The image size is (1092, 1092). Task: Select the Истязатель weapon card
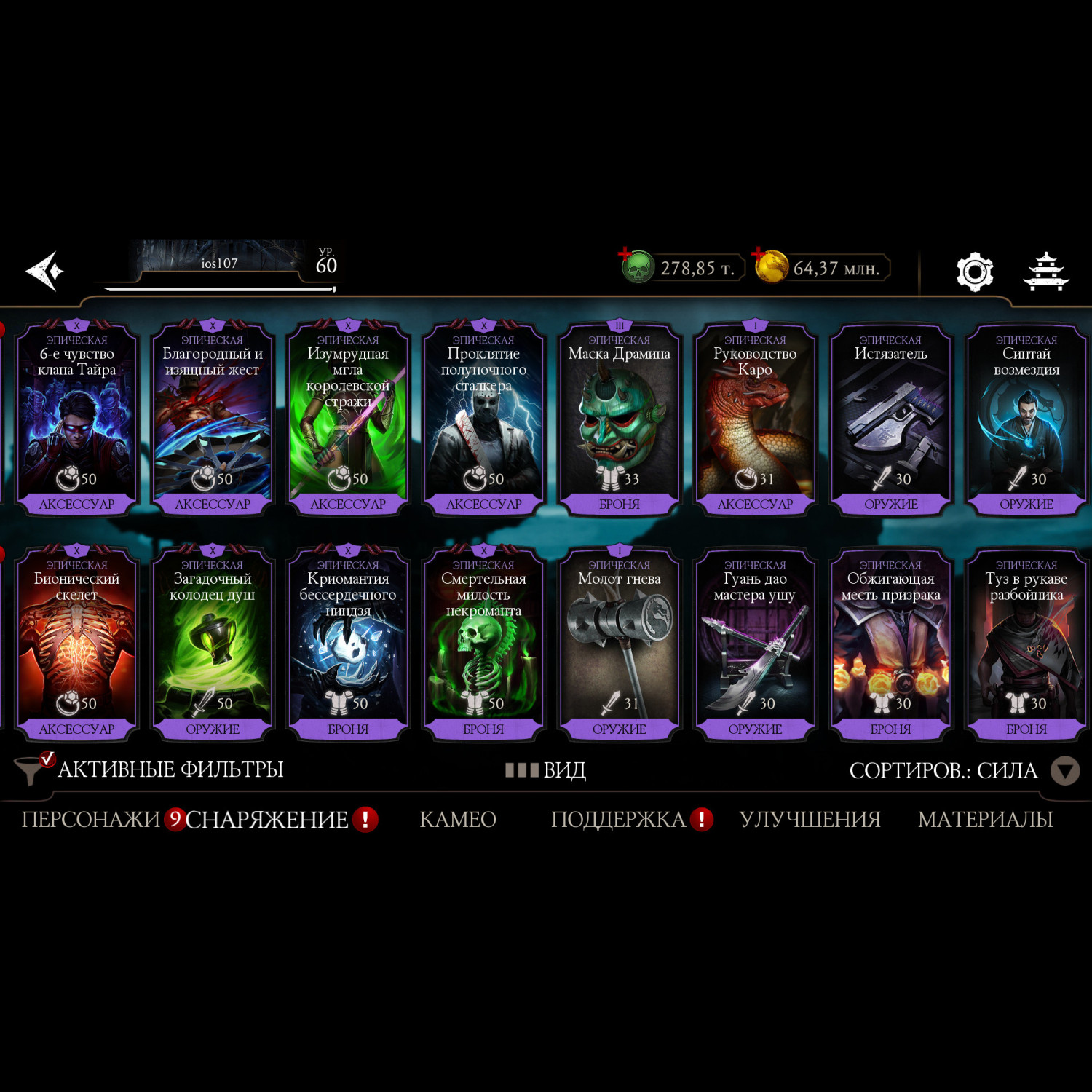890,419
